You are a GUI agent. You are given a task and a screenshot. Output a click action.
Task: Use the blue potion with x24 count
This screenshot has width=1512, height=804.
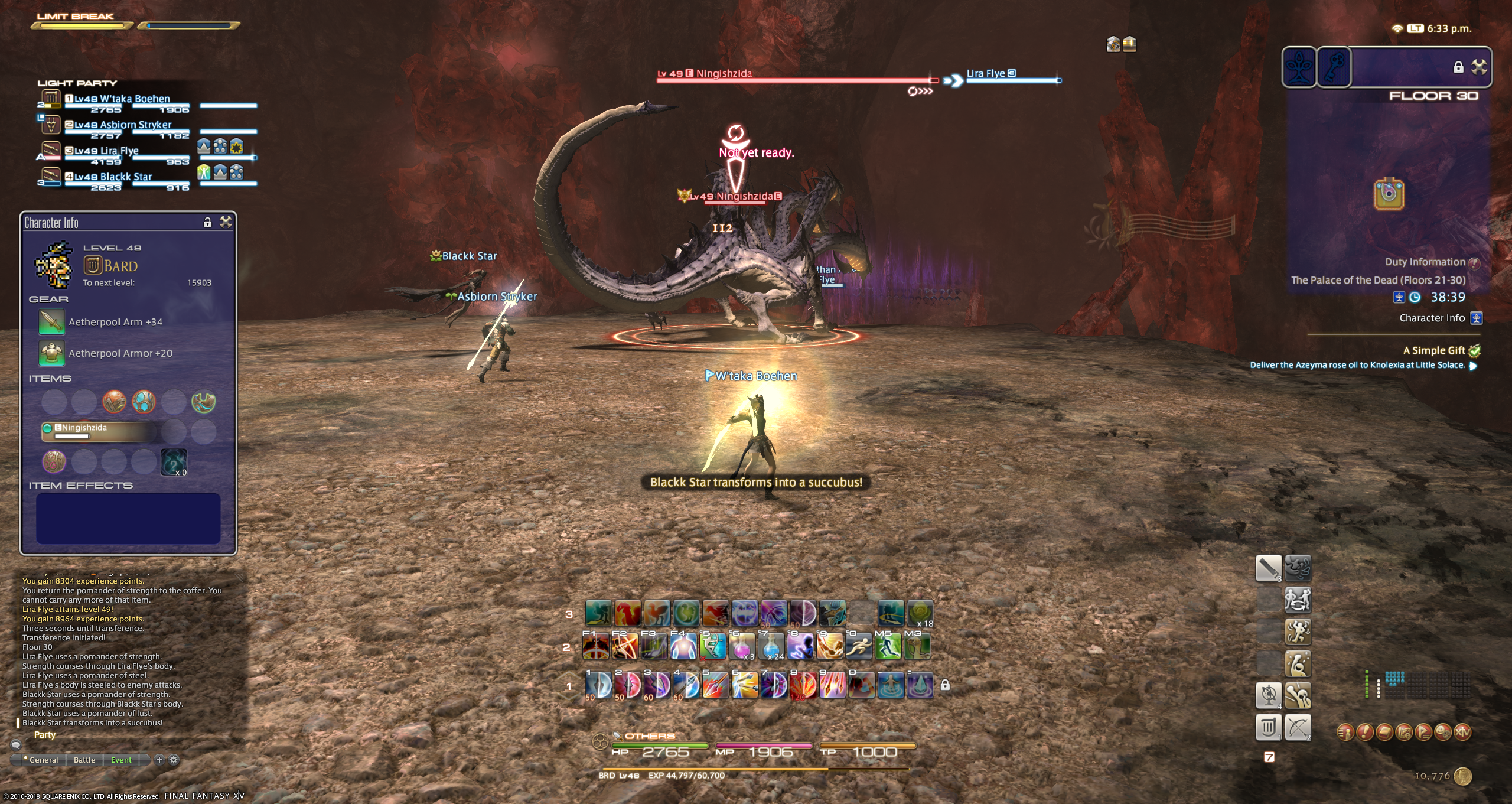click(772, 647)
